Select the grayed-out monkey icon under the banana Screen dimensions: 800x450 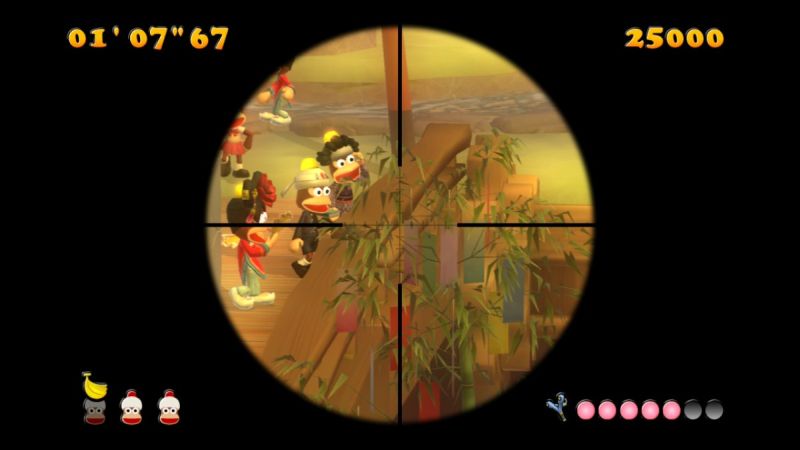(x=94, y=410)
